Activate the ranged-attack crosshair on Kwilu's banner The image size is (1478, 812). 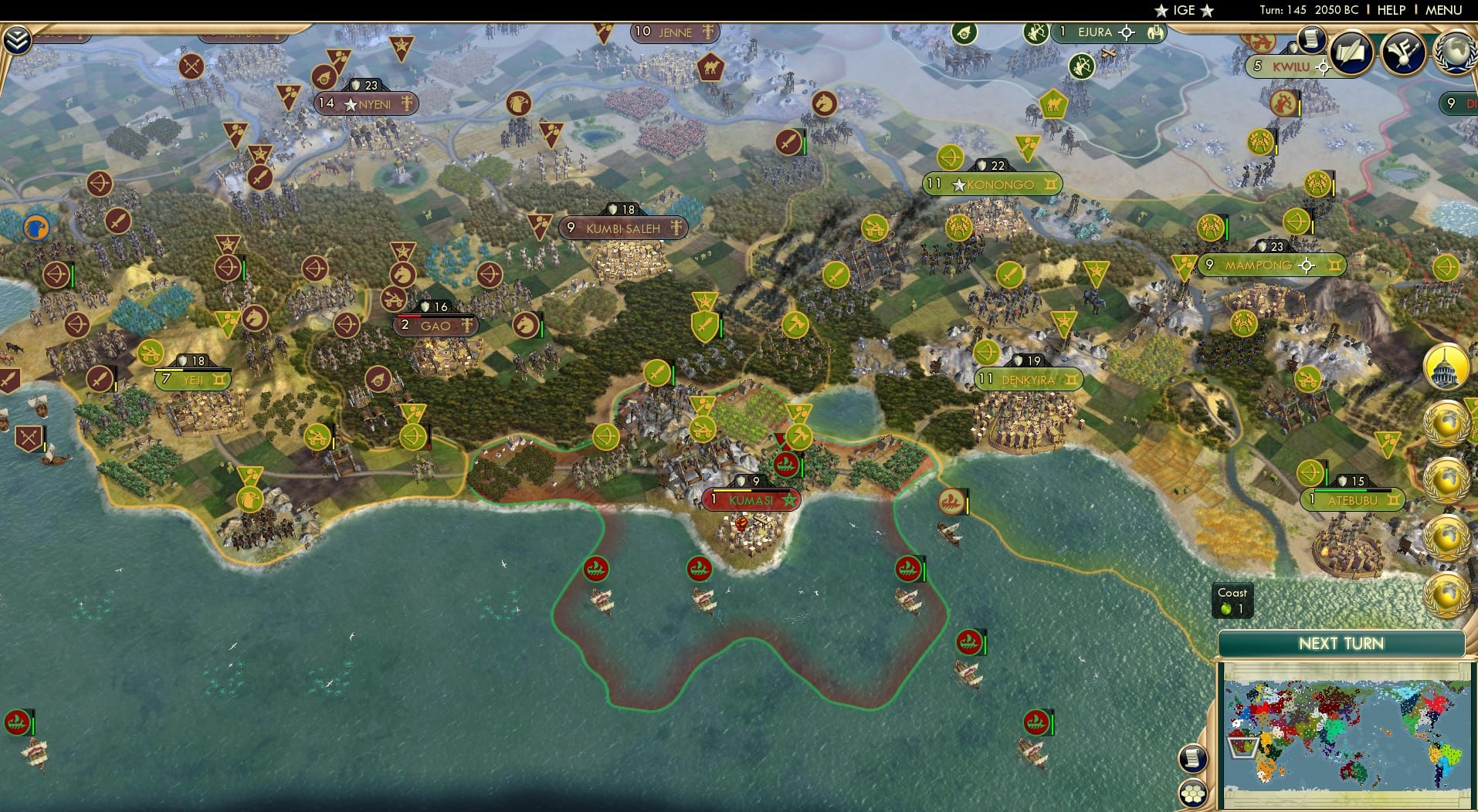point(1324,67)
